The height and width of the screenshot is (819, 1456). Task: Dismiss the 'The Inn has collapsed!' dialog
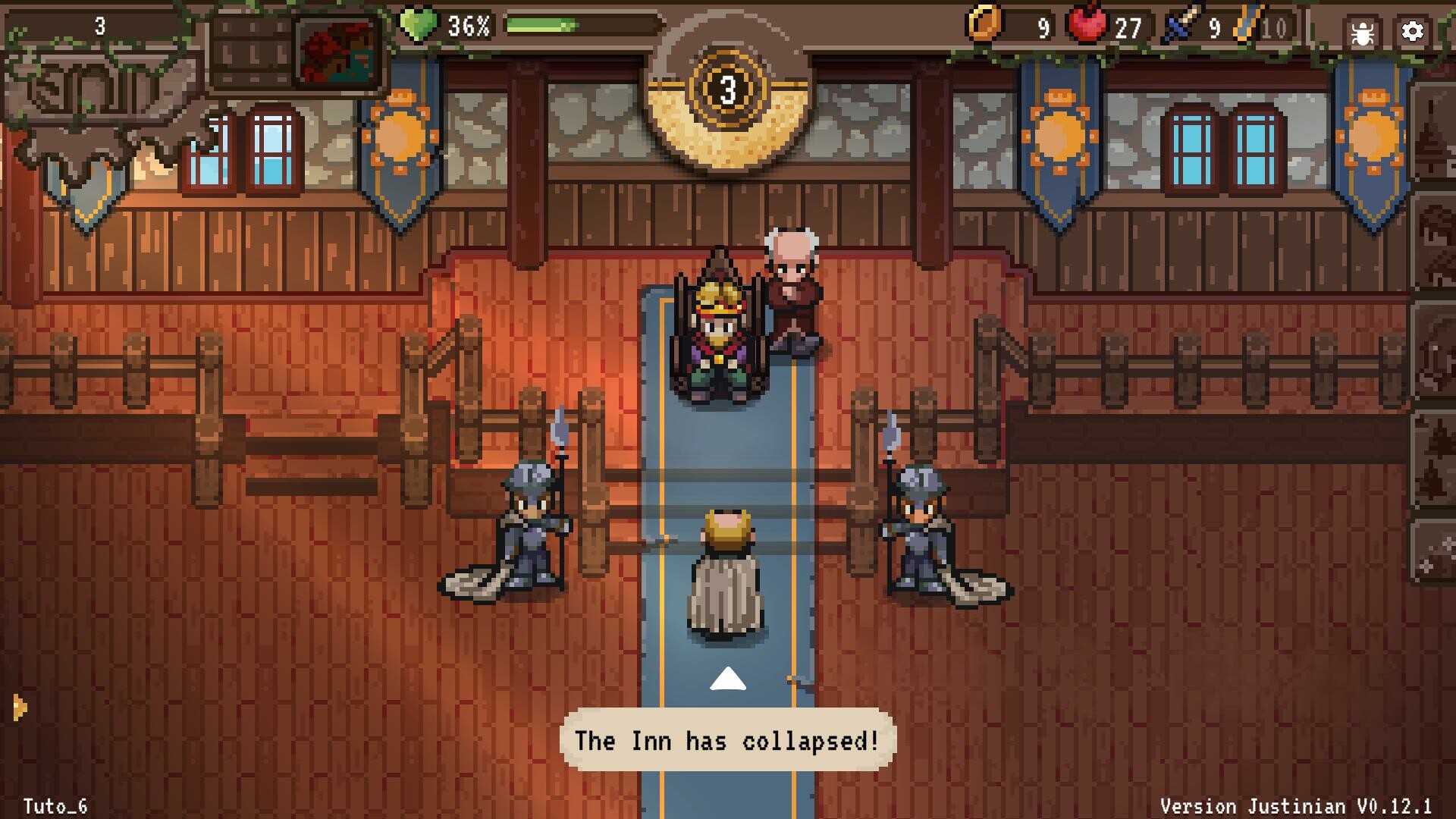coord(726,742)
